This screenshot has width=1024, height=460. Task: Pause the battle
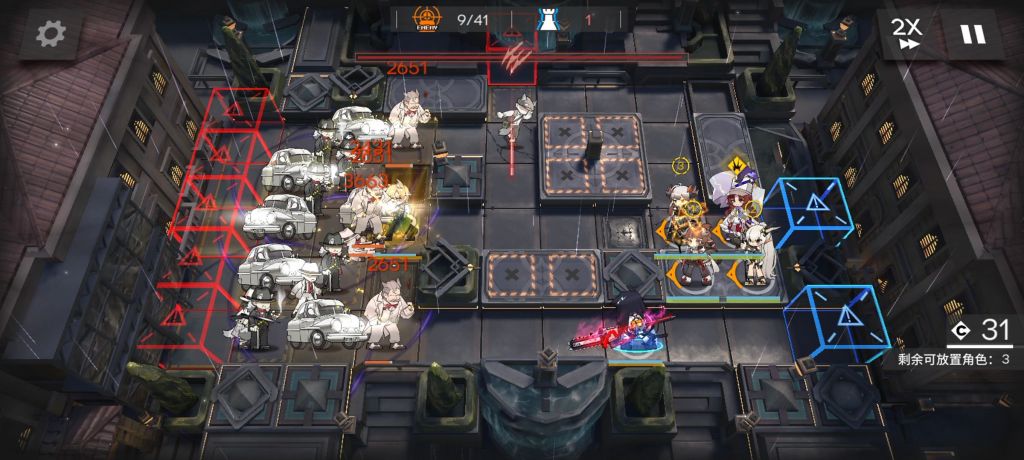tap(972, 34)
